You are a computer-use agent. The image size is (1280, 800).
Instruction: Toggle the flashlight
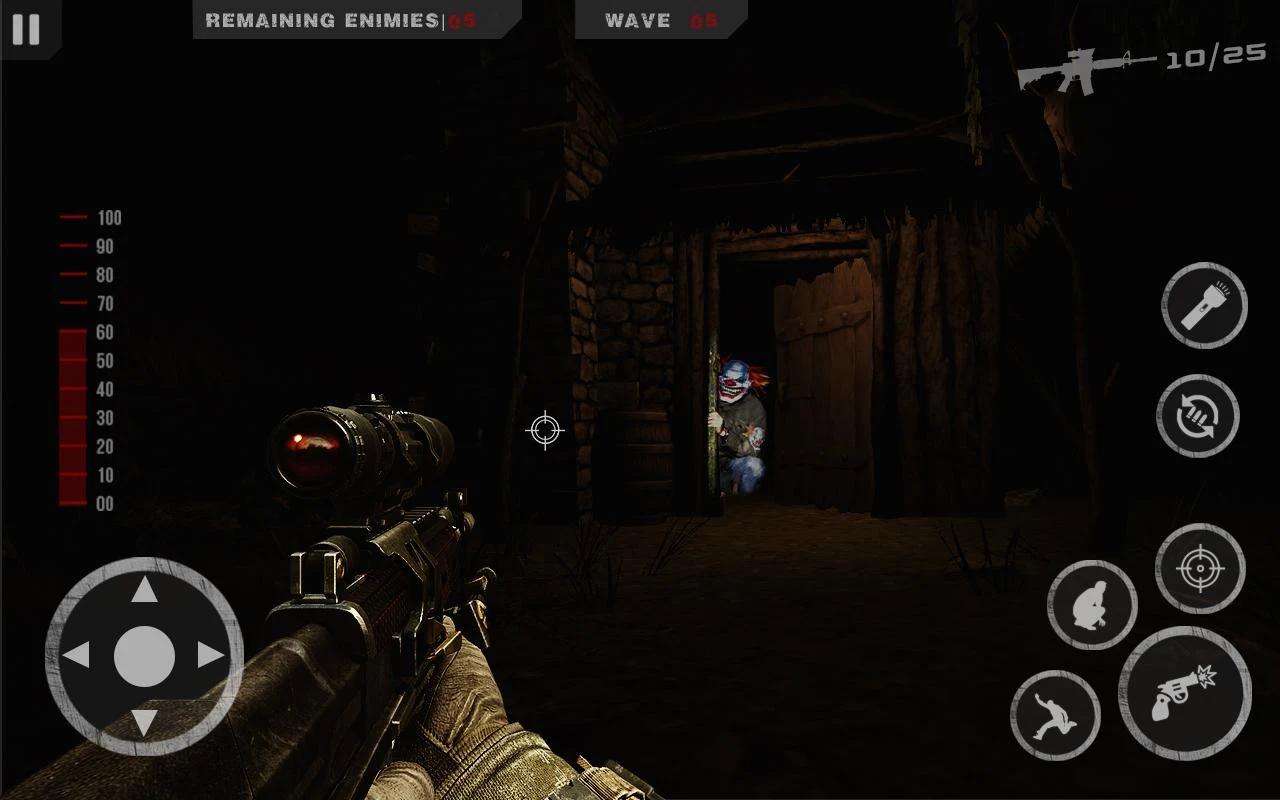tap(1204, 306)
